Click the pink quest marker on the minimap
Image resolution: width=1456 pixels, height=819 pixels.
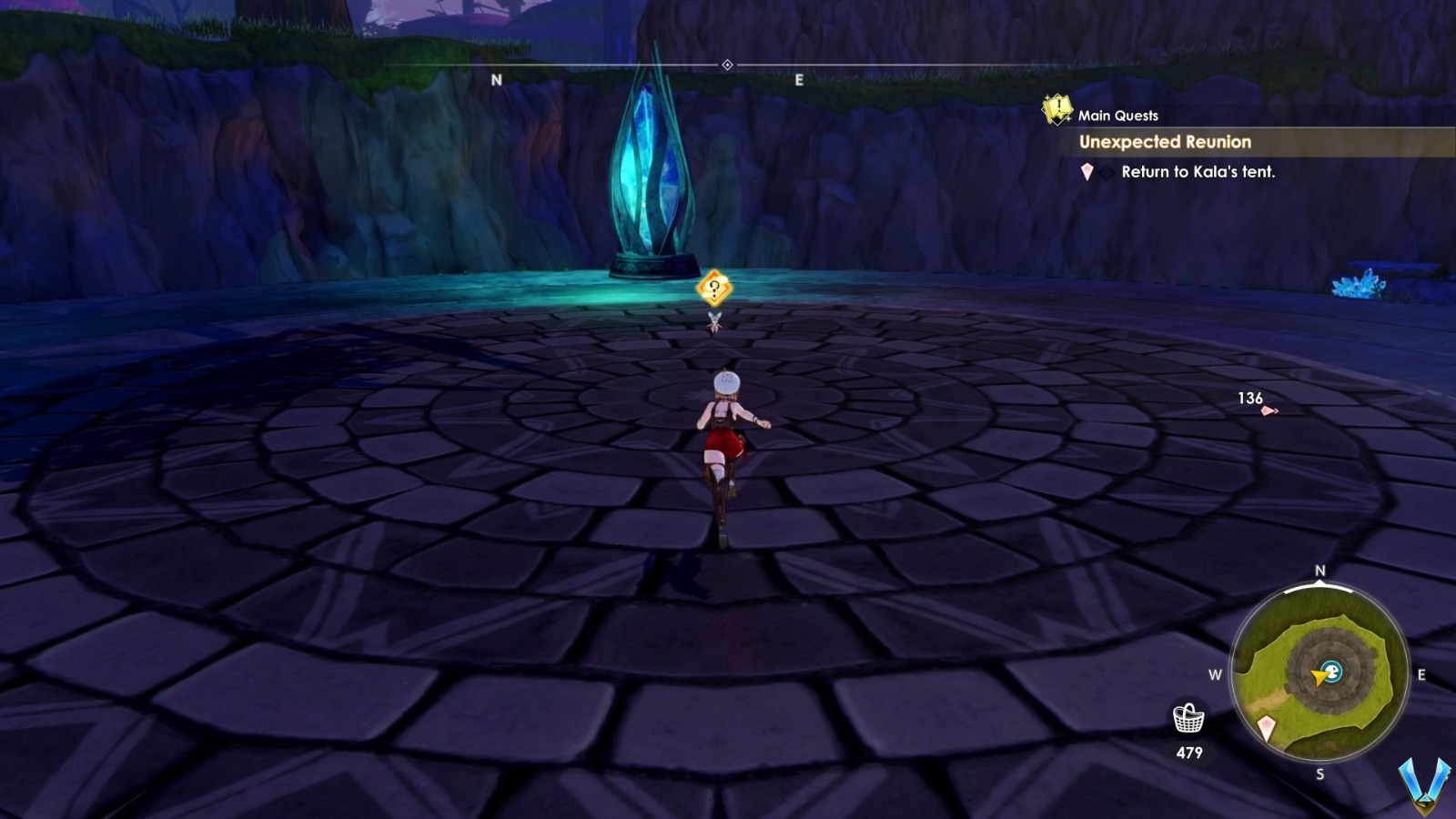[1267, 727]
